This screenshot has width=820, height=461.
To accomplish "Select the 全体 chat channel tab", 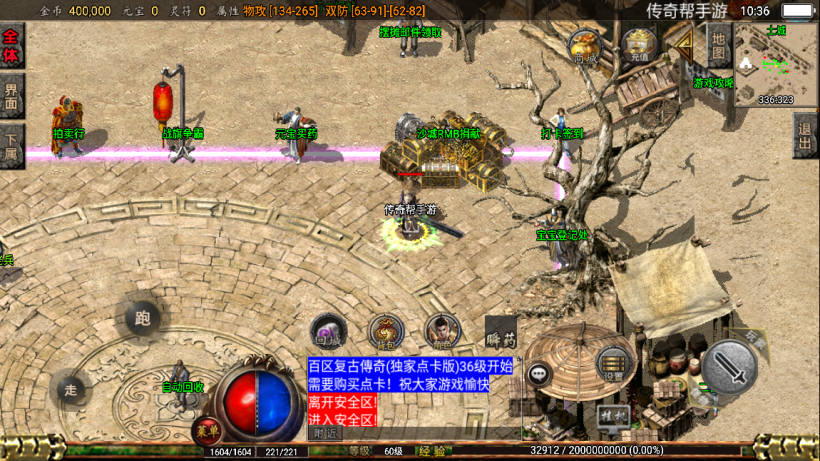I will pos(12,46).
